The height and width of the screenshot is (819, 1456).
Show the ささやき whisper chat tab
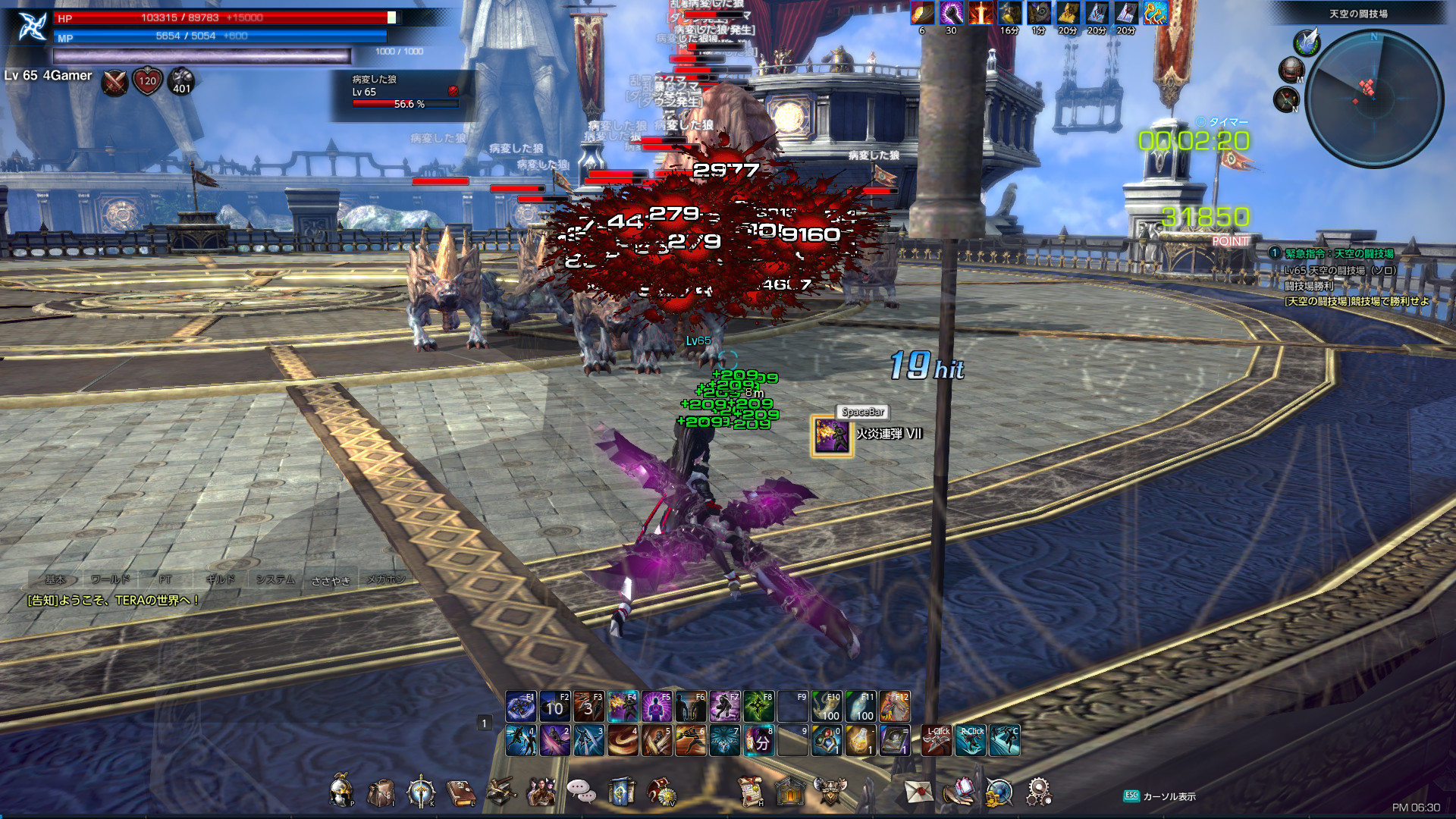(331, 580)
